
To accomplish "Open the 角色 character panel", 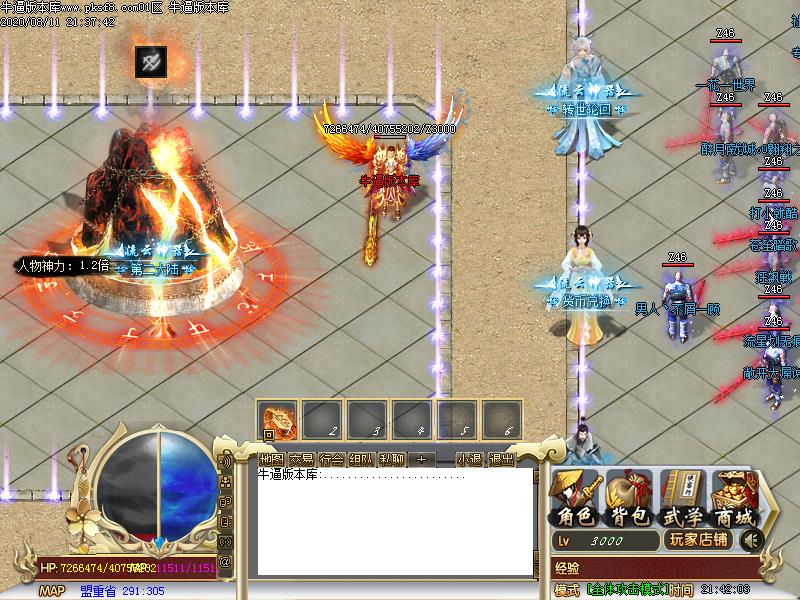I will [576, 500].
